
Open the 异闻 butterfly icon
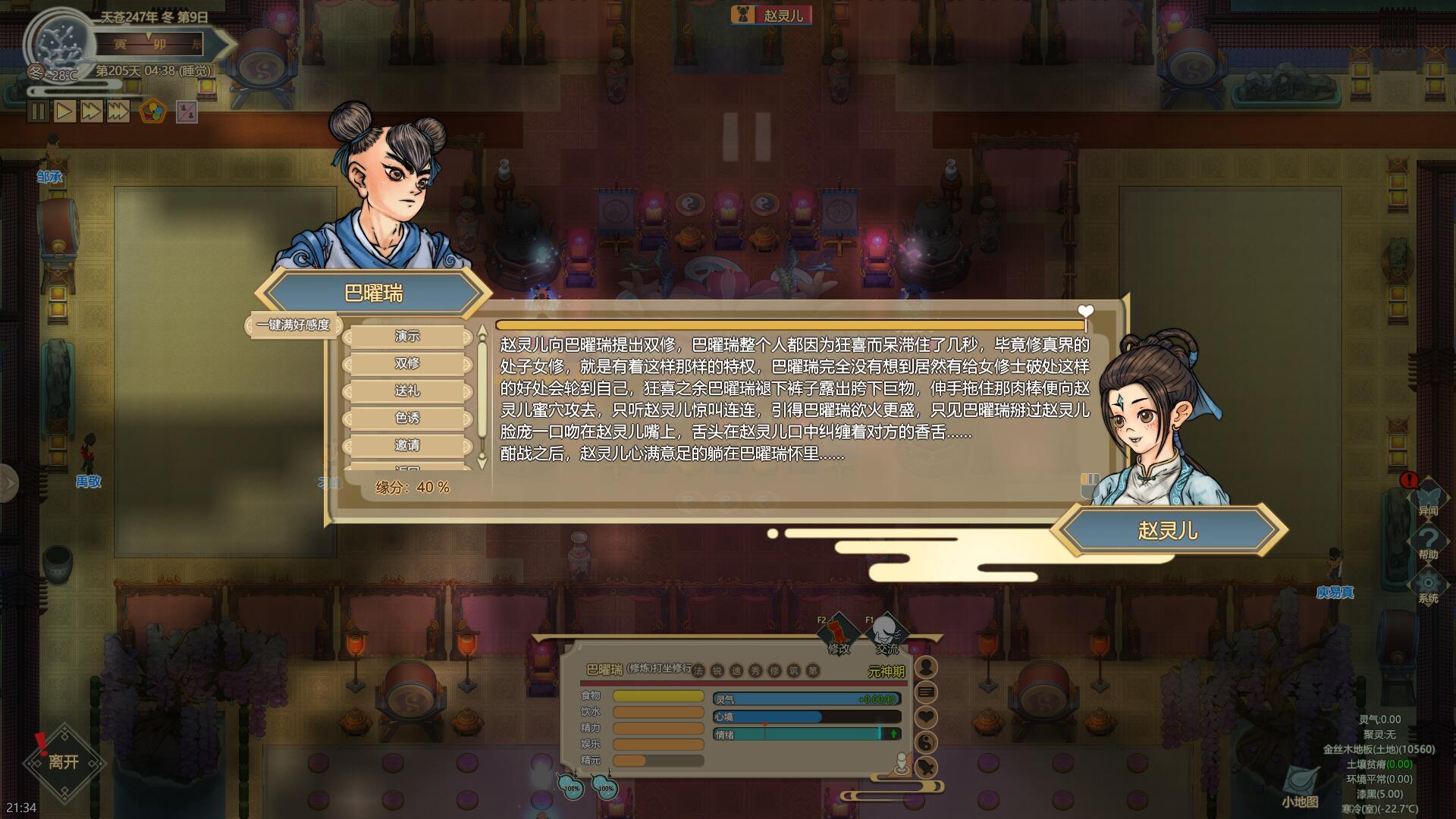point(1429,497)
